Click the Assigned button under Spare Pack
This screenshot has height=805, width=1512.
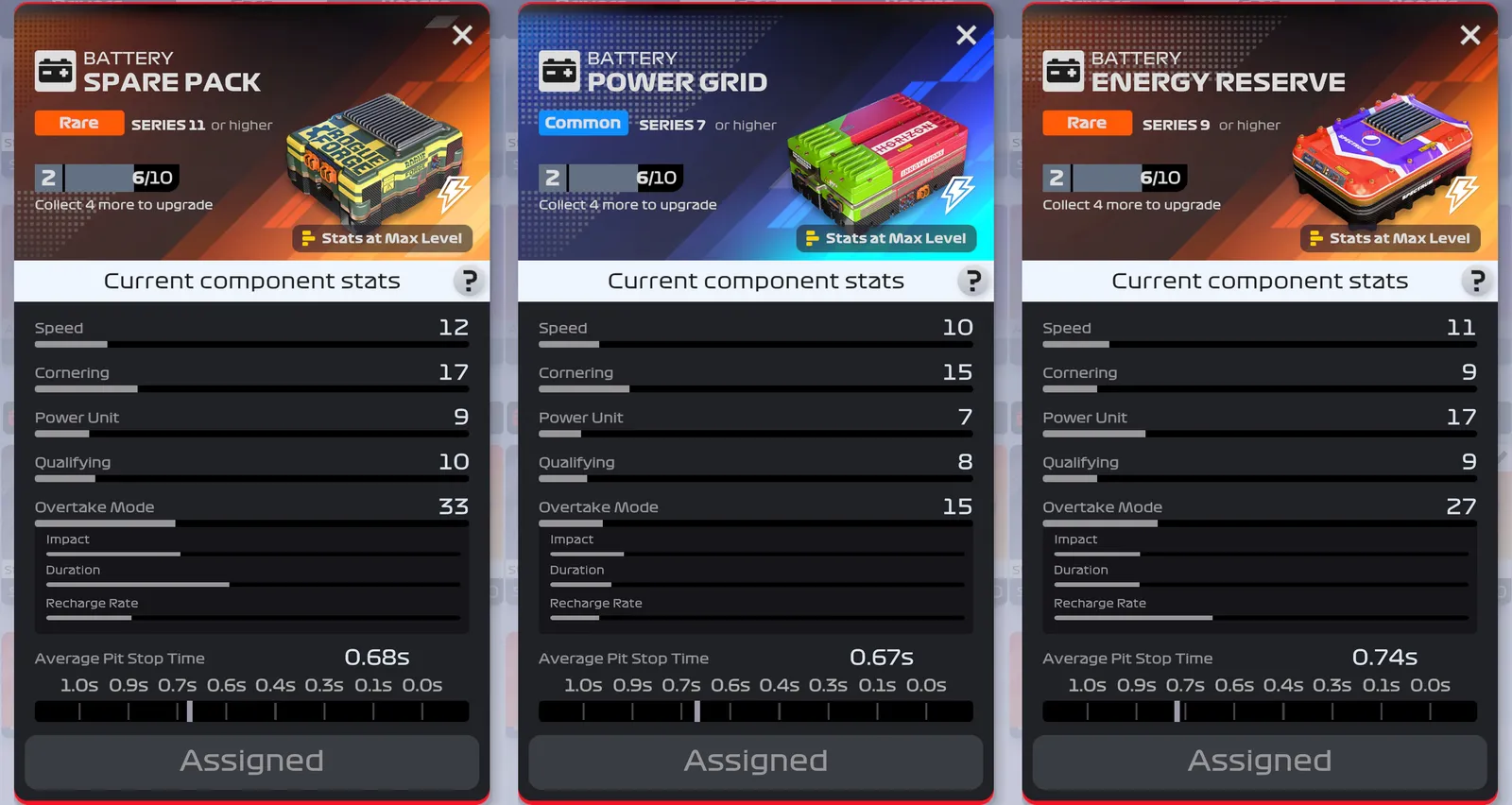(251, 762)
